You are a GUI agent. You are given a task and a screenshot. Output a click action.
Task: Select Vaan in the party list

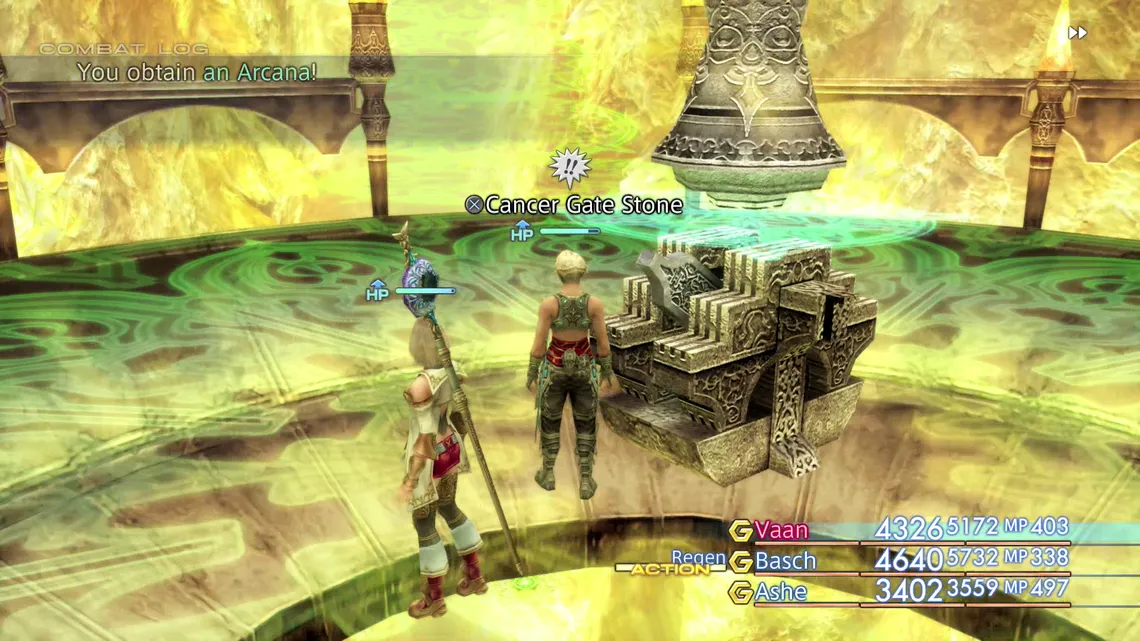coord(781,530)
